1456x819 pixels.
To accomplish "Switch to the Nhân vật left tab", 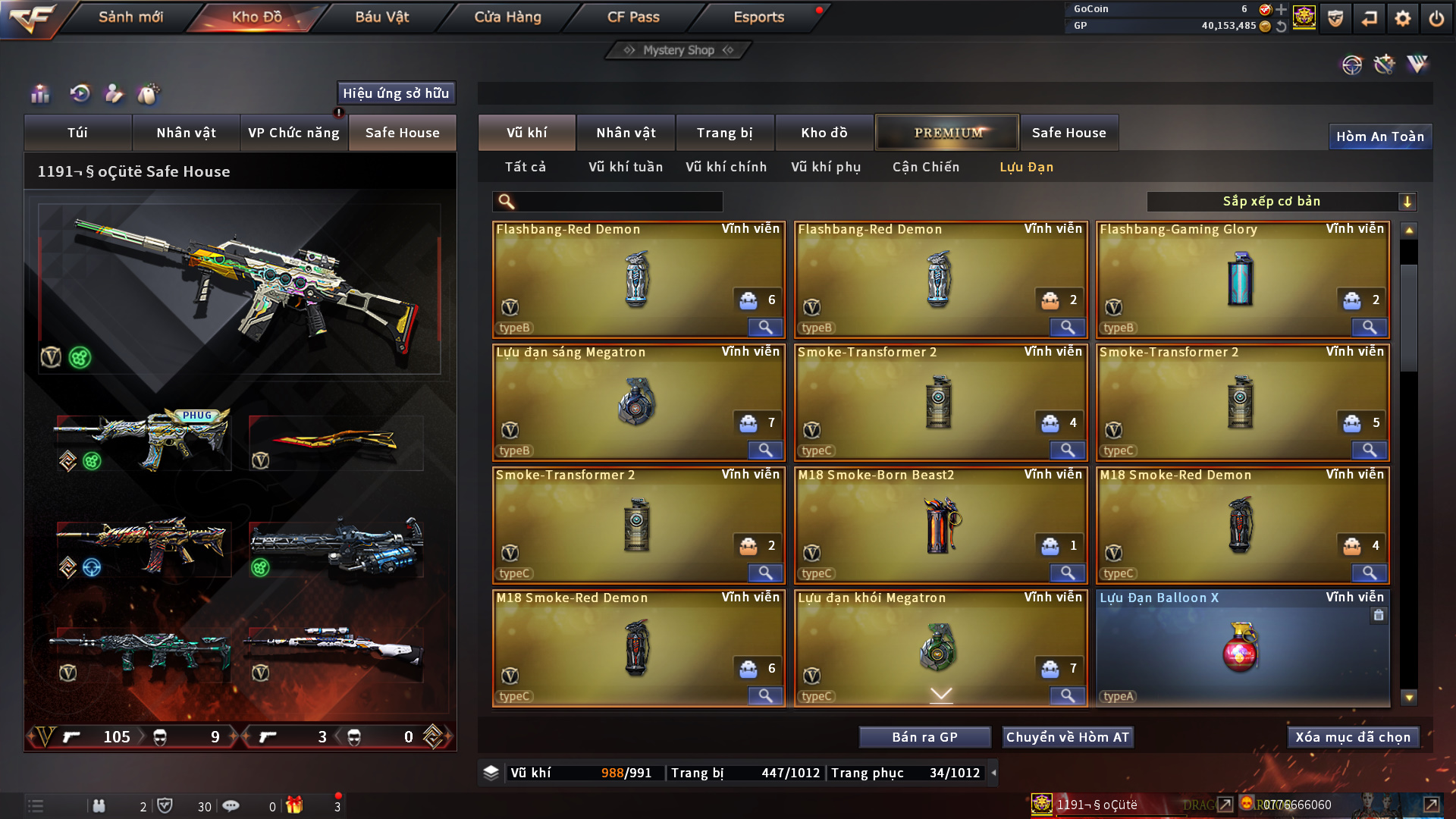I will 186,133.
